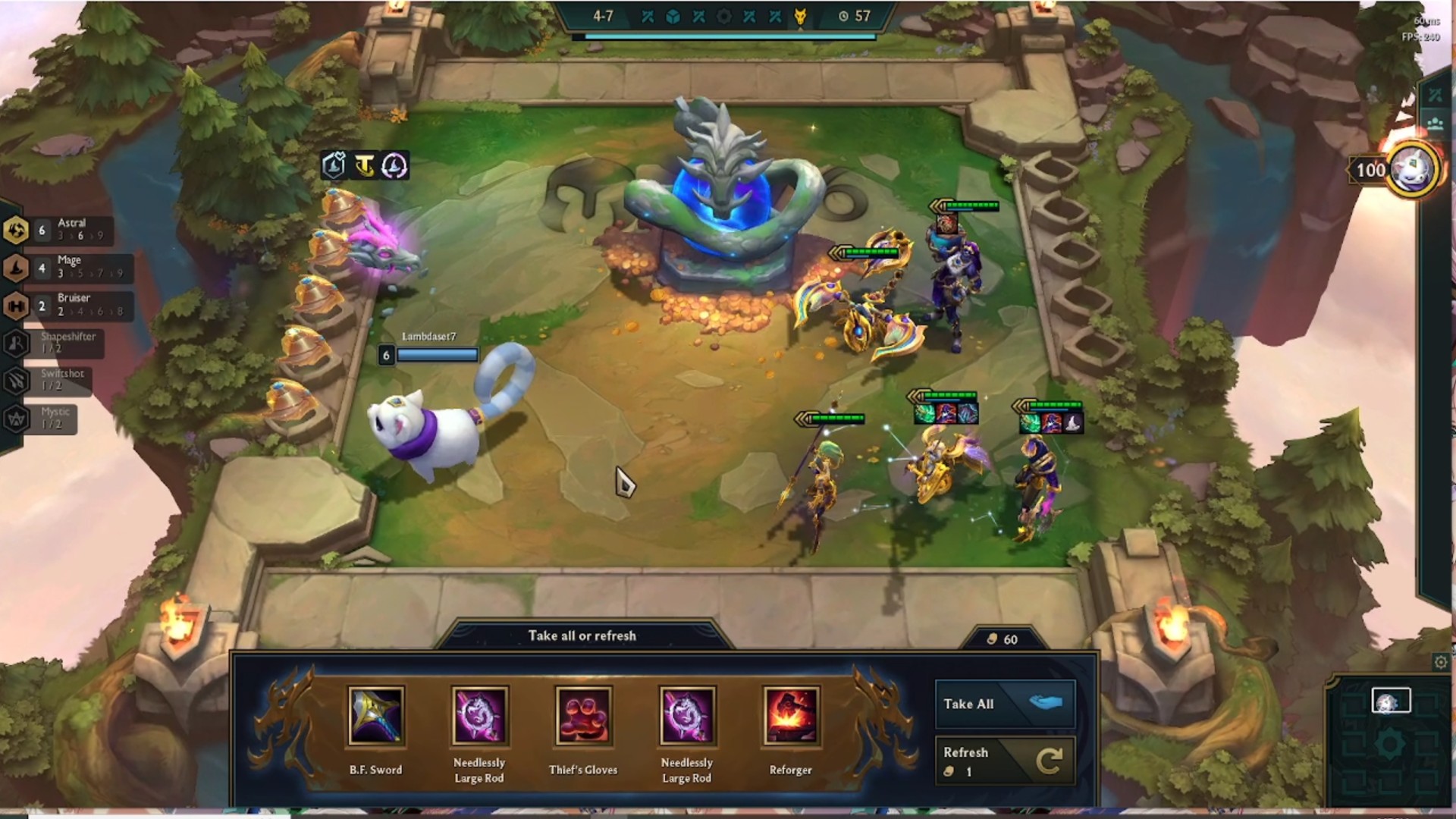Click Lambdaser7's health bar

(x=438, y=353)
